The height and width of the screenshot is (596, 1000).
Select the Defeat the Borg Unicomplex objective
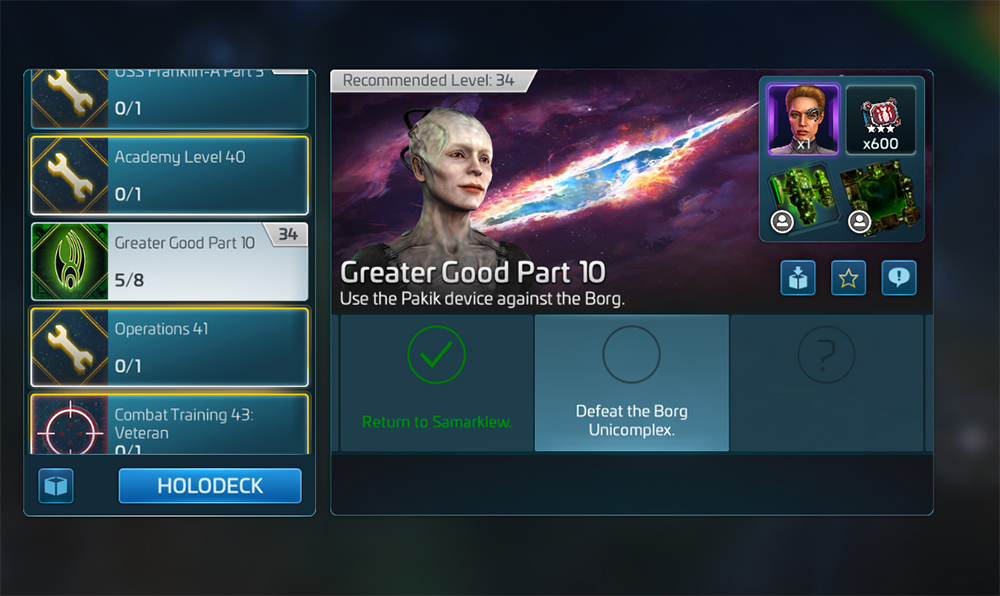[631, 383]
